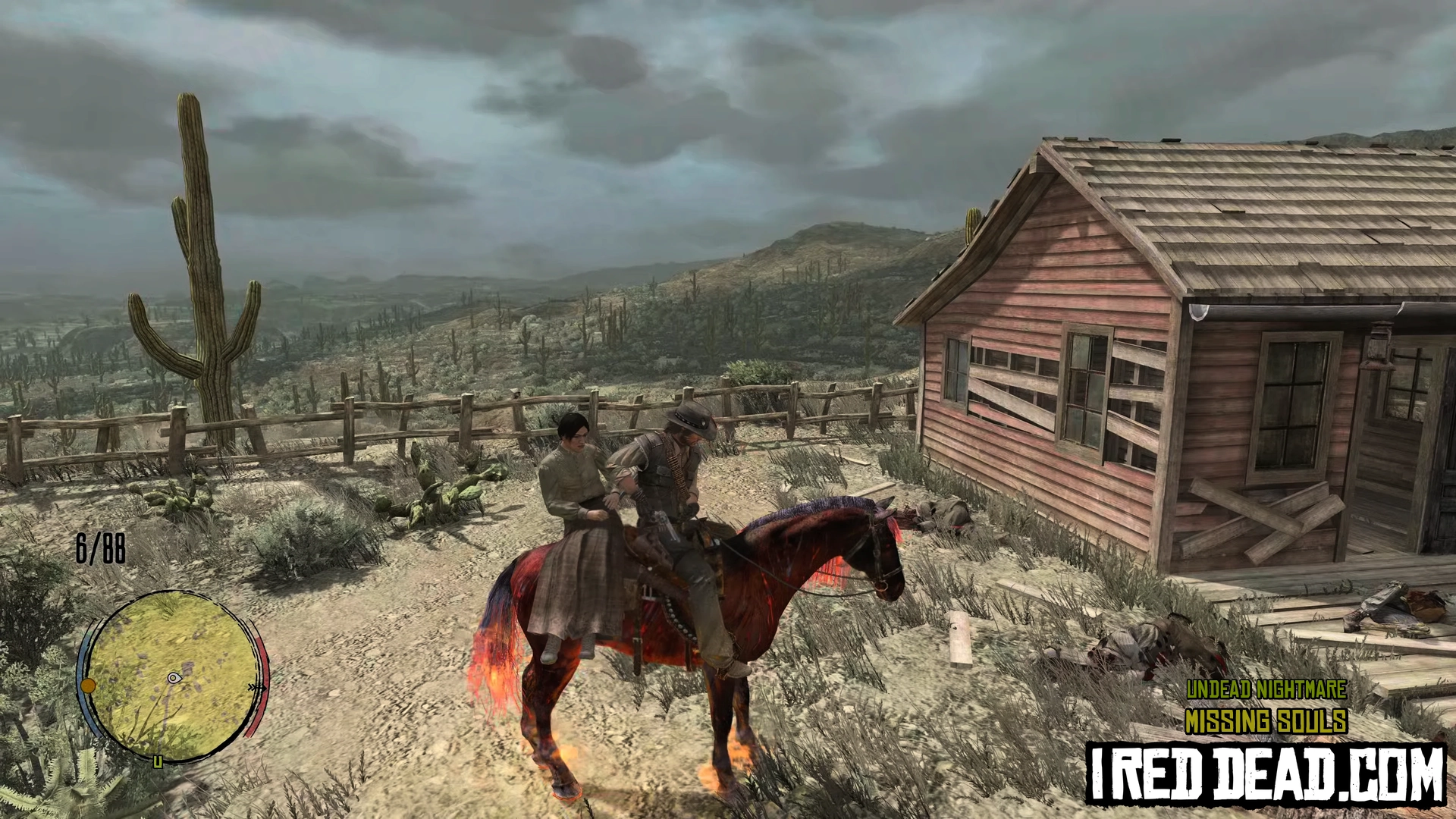Select the orange dot marker on minimap edge
This screenshot has height=819, width=1456.
pyautogui.click(x=88, y=686)
